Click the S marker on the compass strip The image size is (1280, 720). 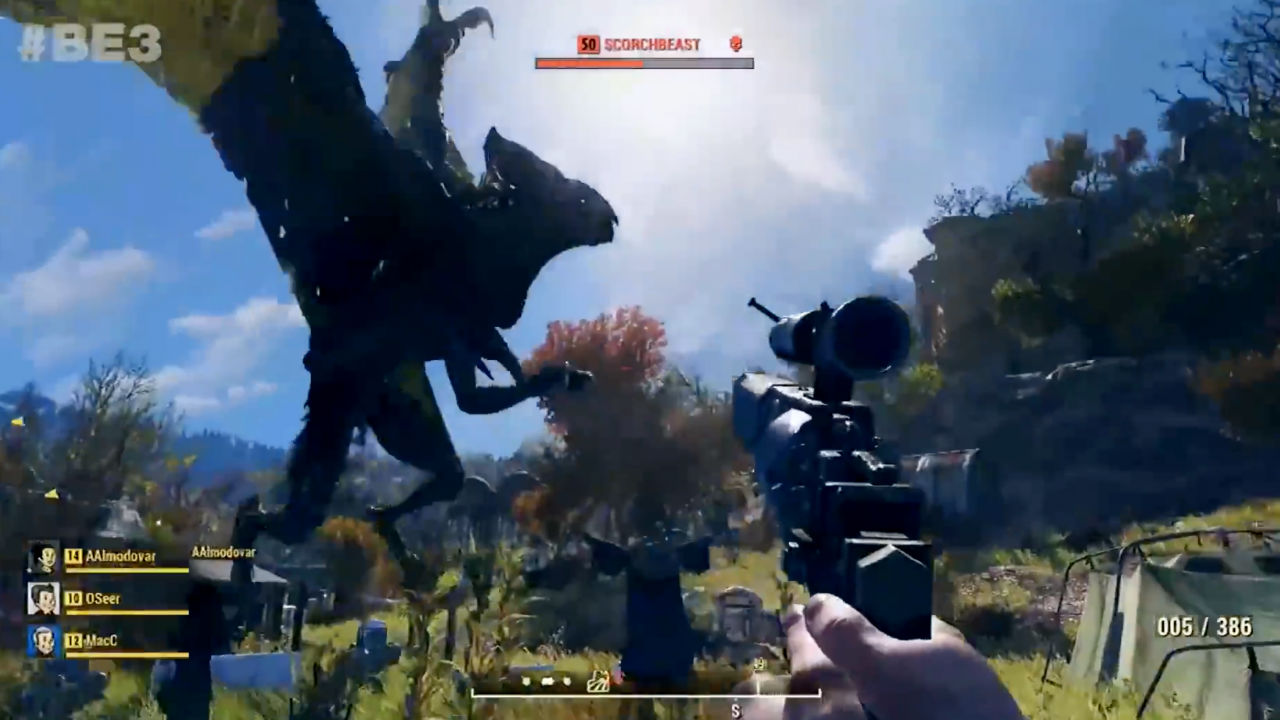[x=735, y=710]
